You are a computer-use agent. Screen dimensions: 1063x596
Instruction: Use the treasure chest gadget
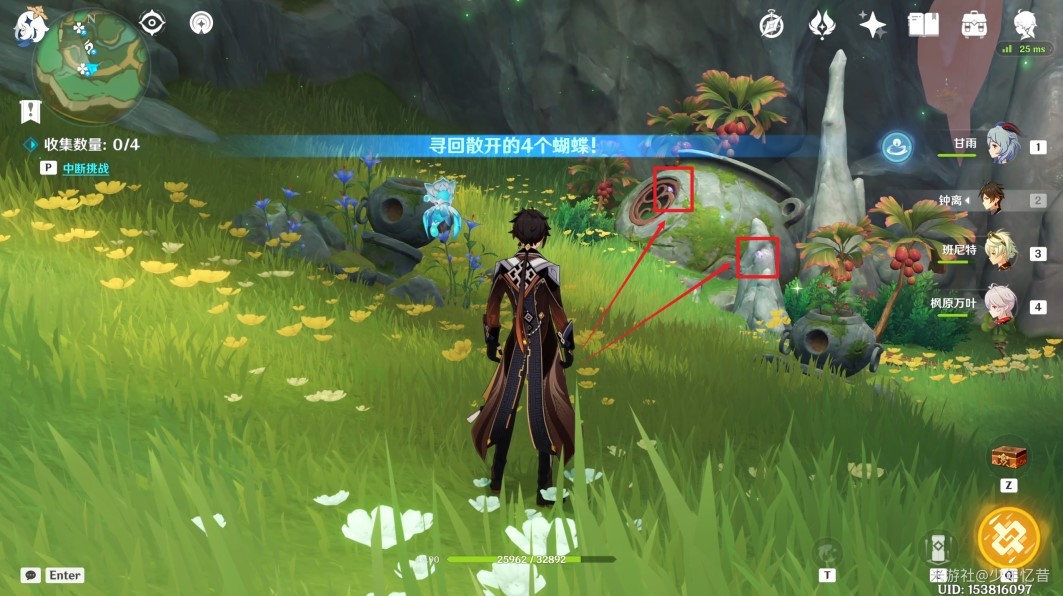(x=1008, y=457)
